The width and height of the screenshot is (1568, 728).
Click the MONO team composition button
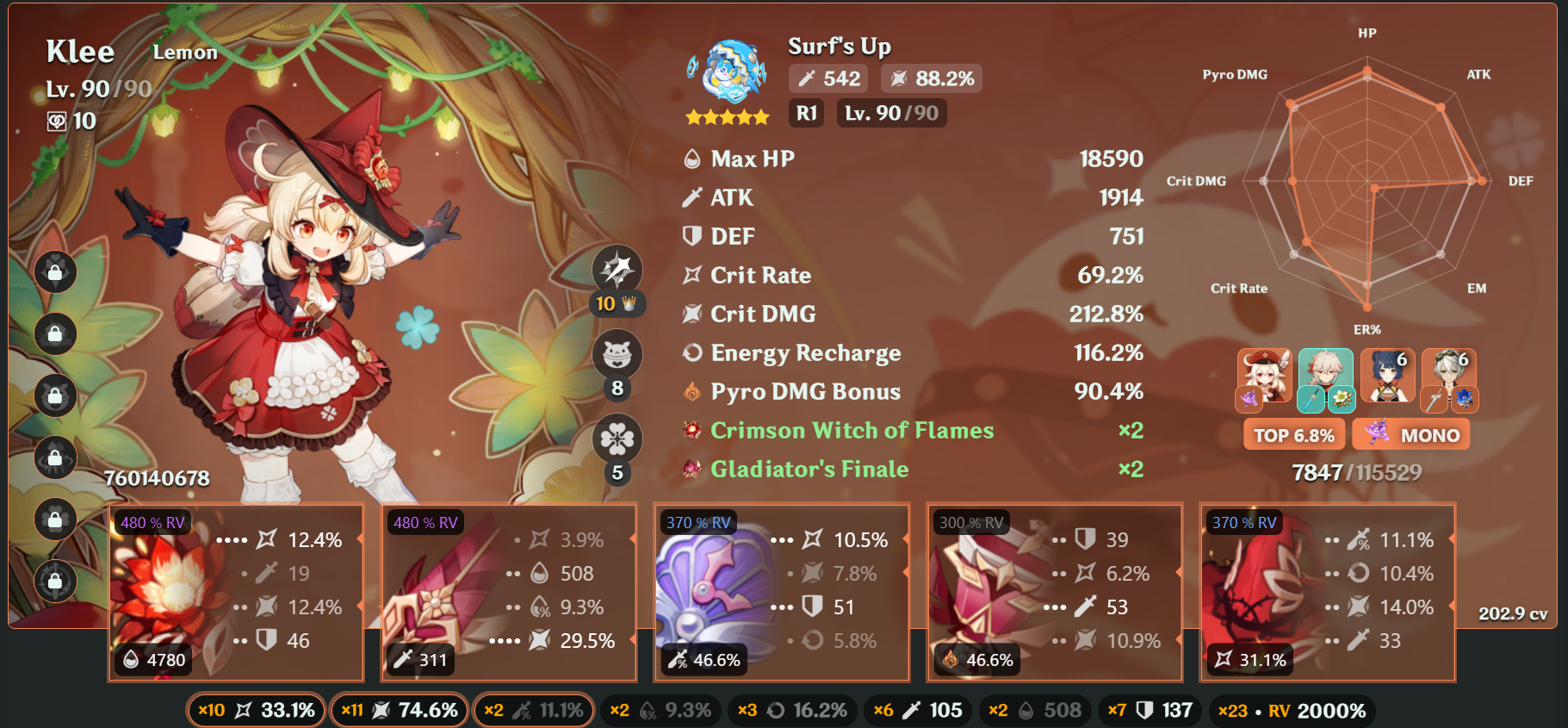click(x=1411, y=434)
